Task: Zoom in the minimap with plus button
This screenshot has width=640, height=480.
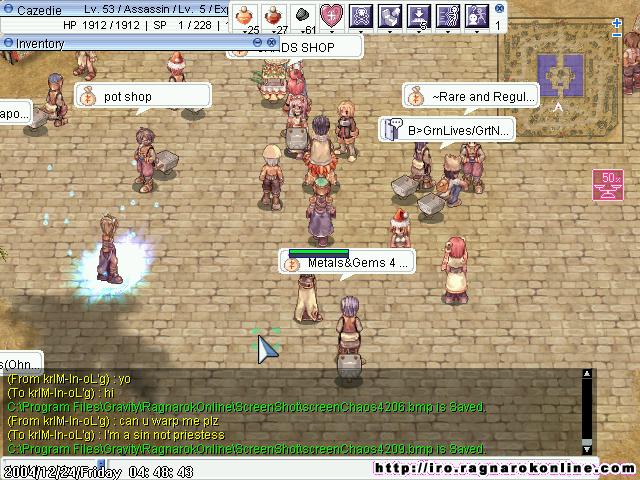Action: pyautogui.click(x=617, y=22)
